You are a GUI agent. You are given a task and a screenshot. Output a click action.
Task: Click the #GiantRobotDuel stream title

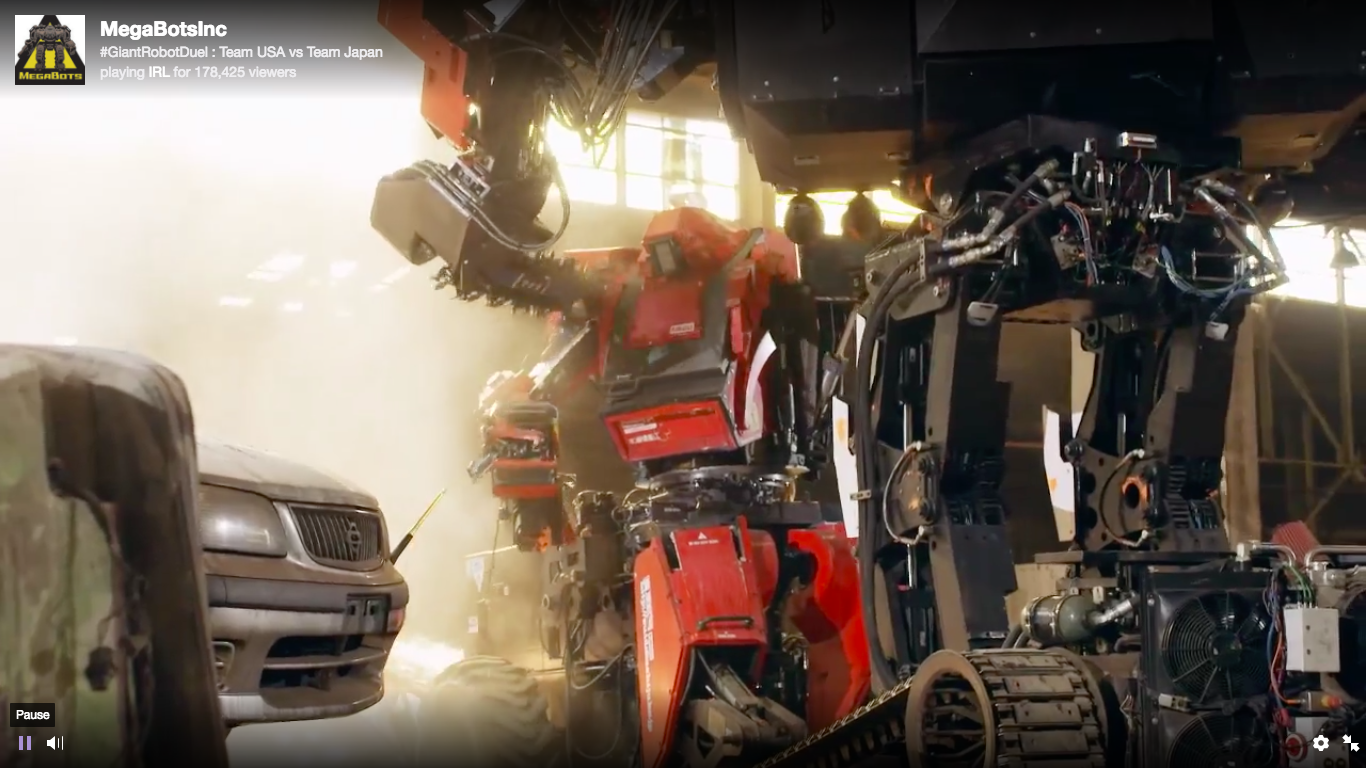tap(240, 51)
